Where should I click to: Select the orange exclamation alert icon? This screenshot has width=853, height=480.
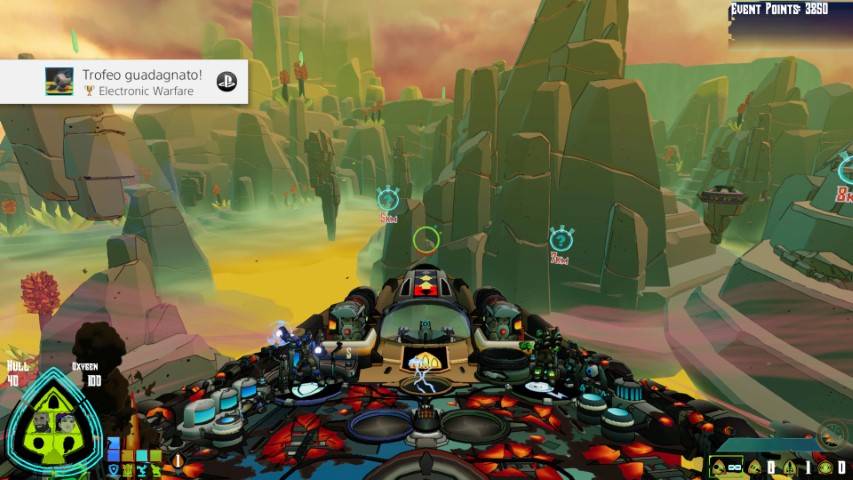(178, 462)
